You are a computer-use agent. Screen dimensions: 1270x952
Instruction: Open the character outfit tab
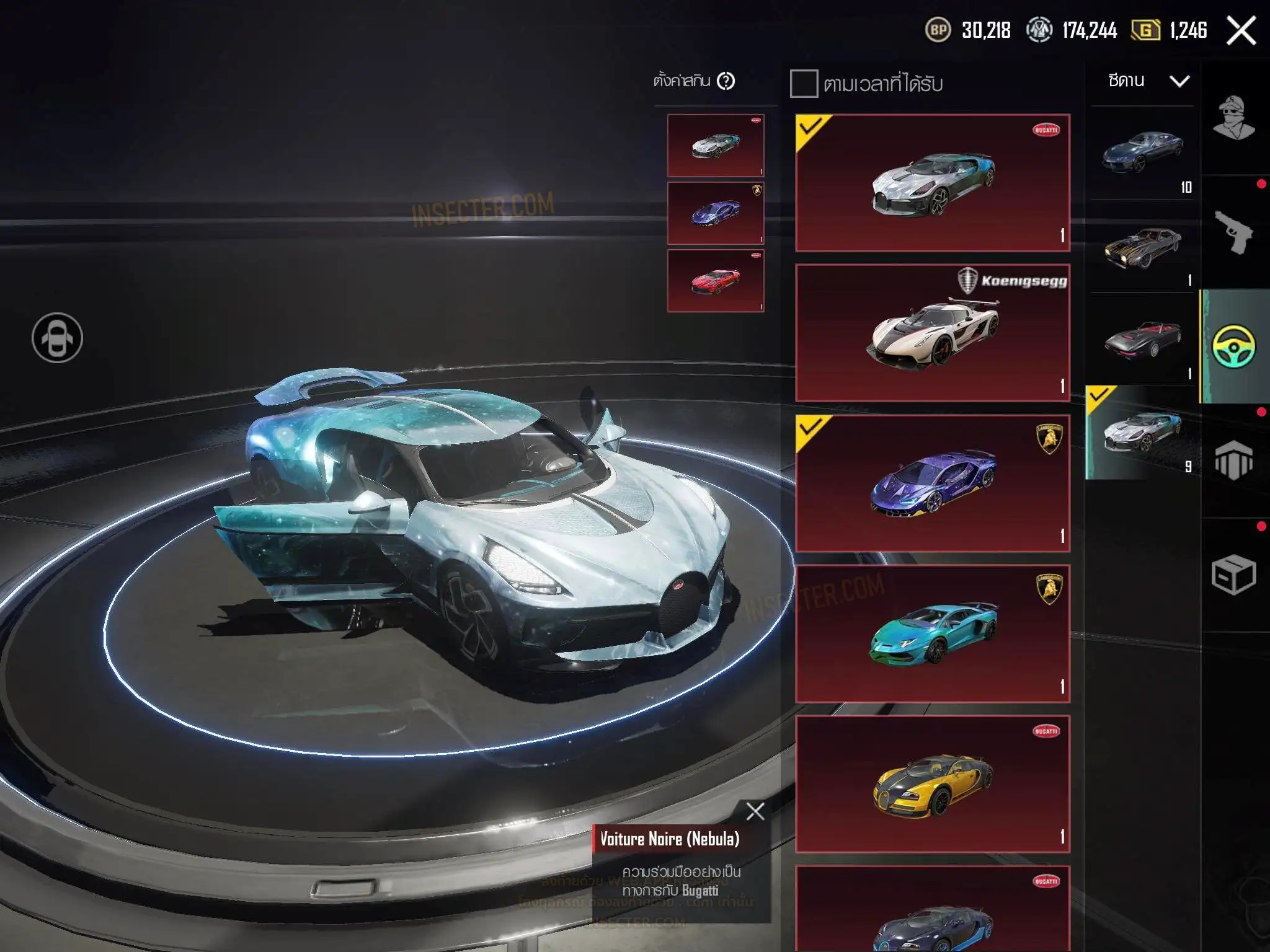coord(1233,118)
